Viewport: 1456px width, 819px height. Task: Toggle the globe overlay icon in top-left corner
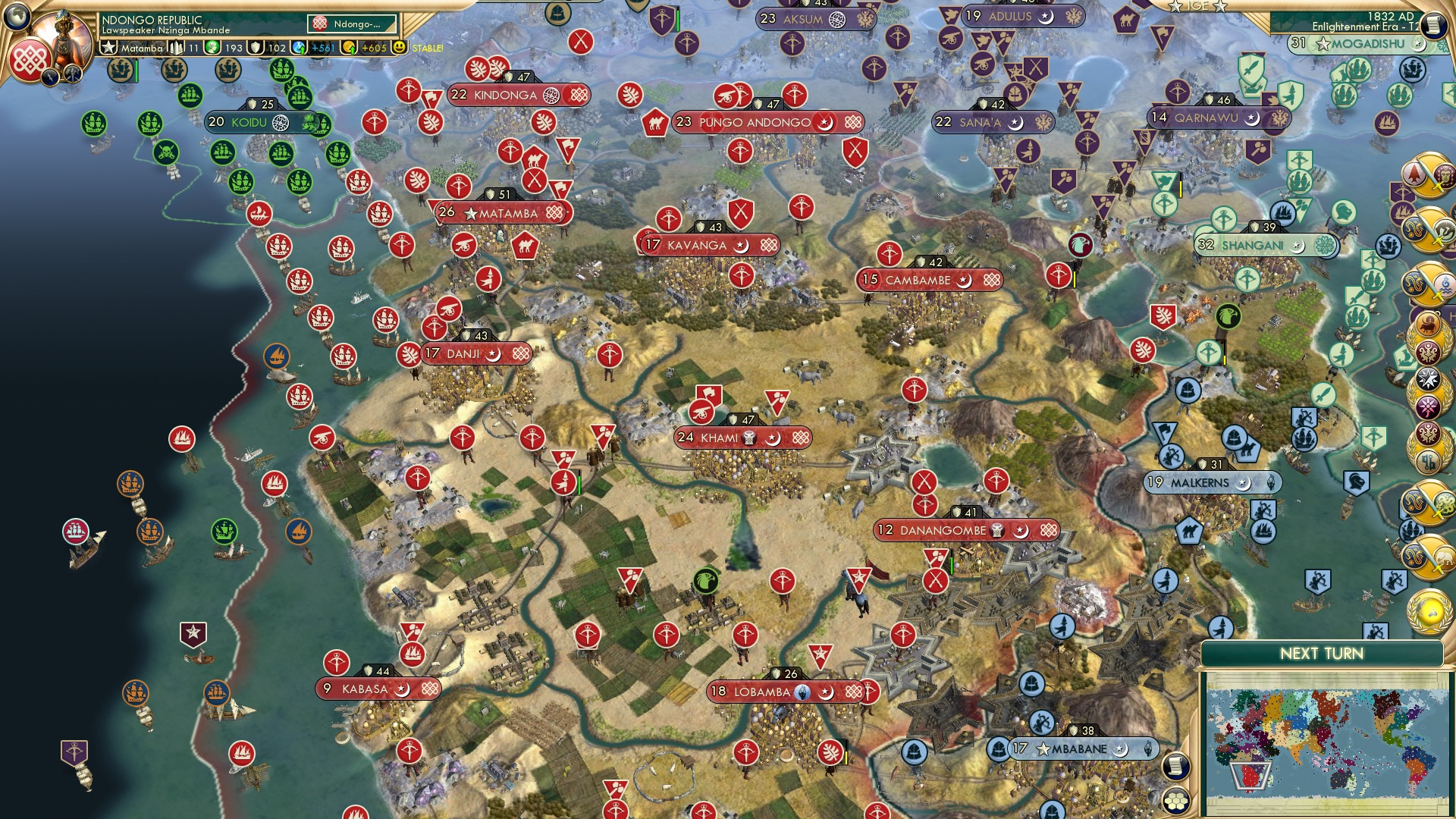tap(17, 17)
